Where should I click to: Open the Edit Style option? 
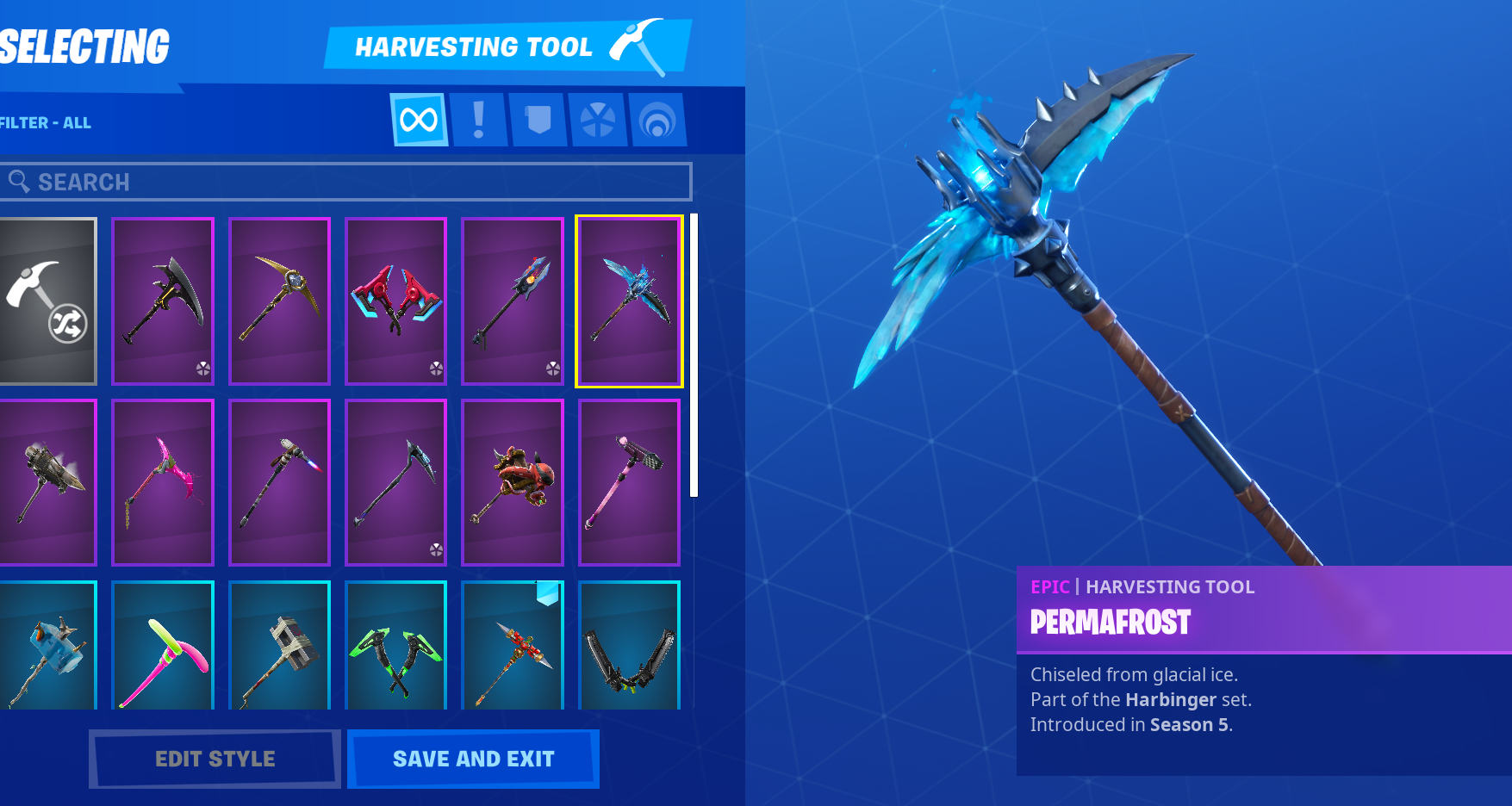215,759
